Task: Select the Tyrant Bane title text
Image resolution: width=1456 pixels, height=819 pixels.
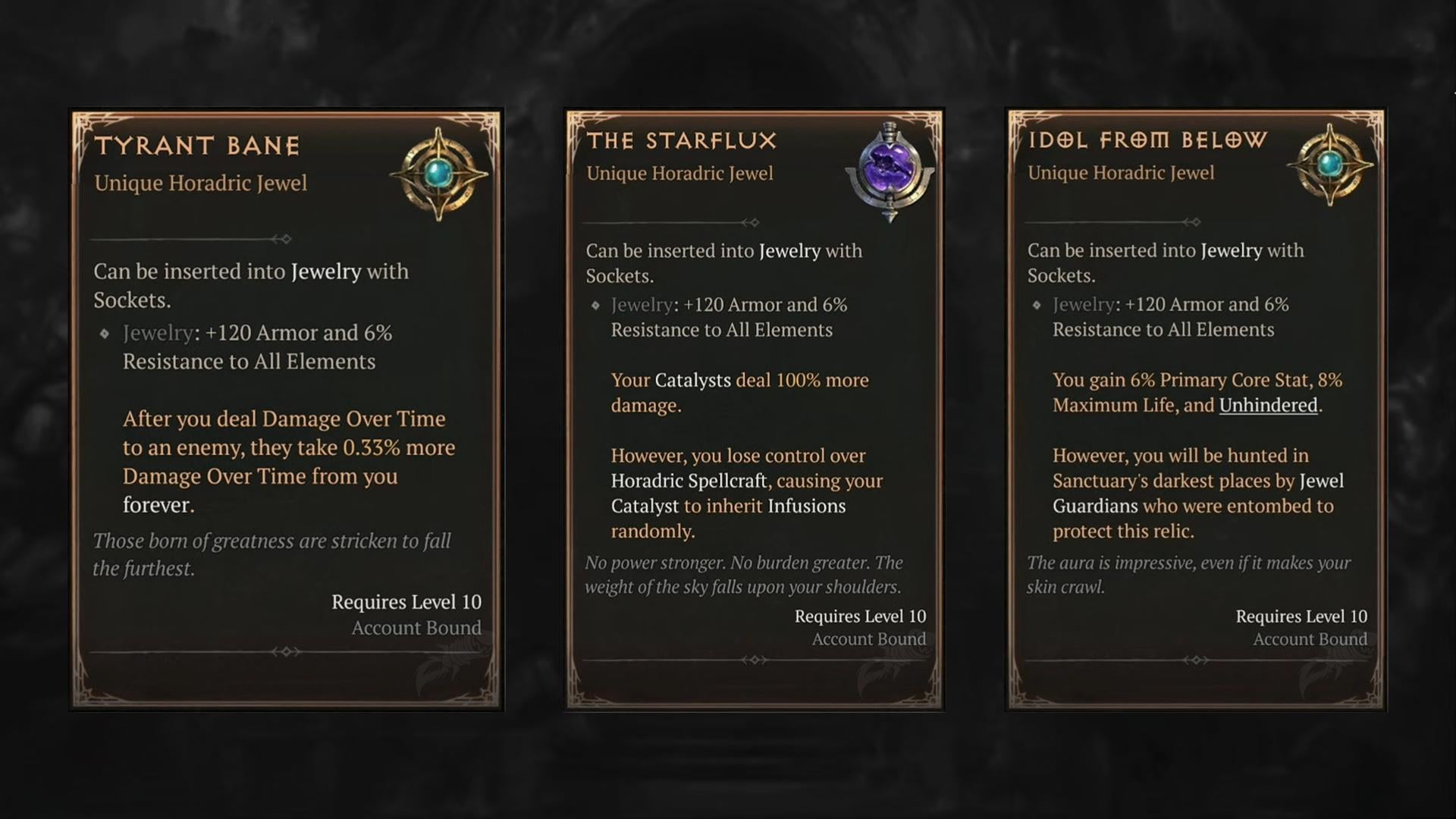Action: click(198, 146)
